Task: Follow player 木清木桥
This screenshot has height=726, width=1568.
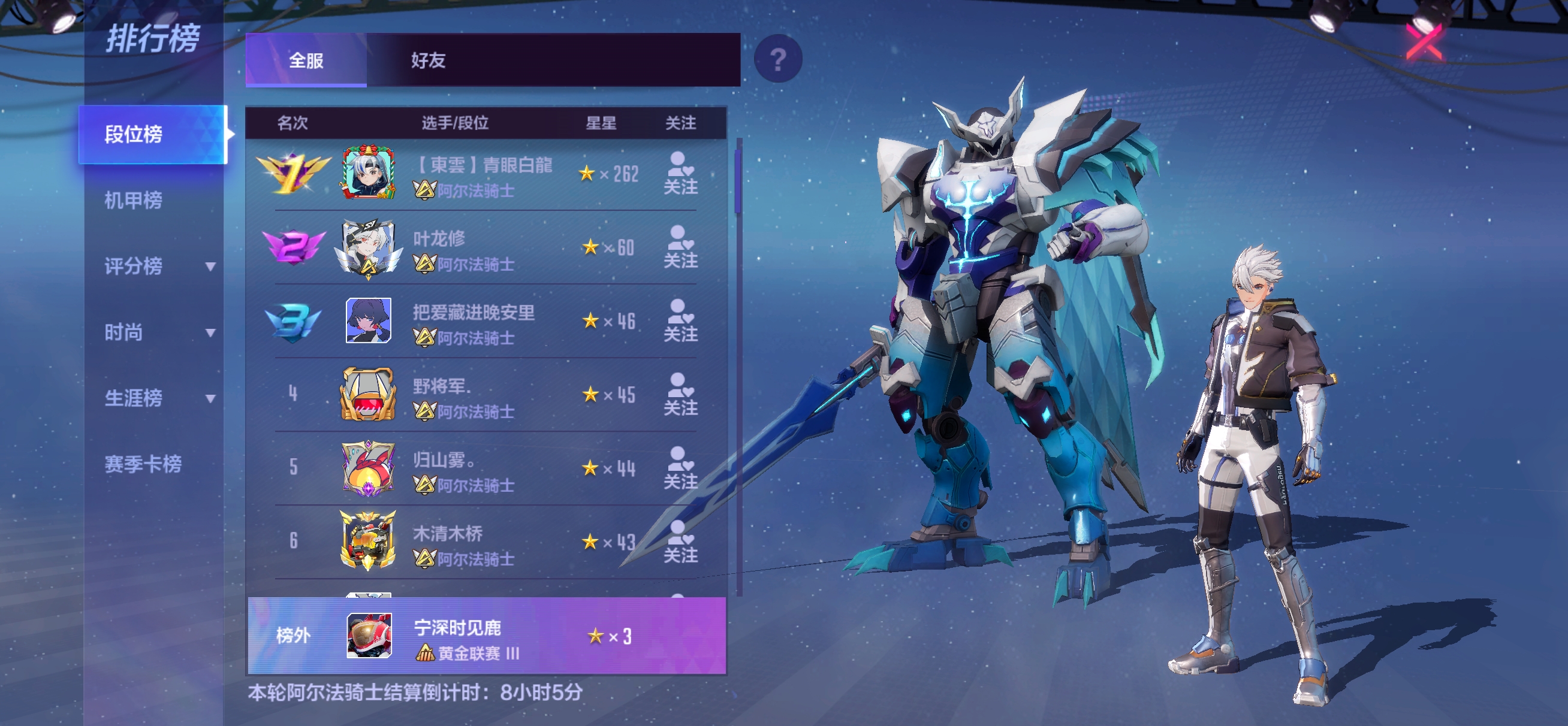Action: pos(680,542)
